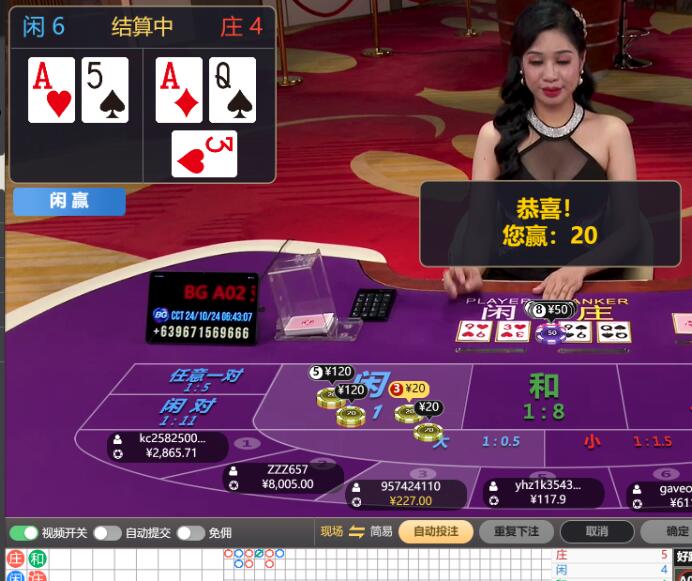The image size is (692, 581).
Task: Click the 自动投注 auto-bet button
Action: tap(436, 532)
